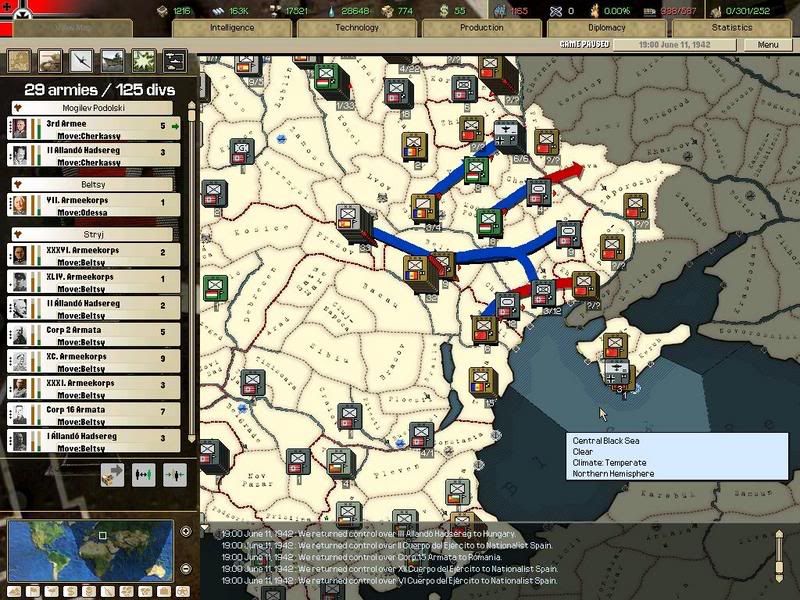Open the Intelligence tab
800x600 pixels.
click(232, 28)
